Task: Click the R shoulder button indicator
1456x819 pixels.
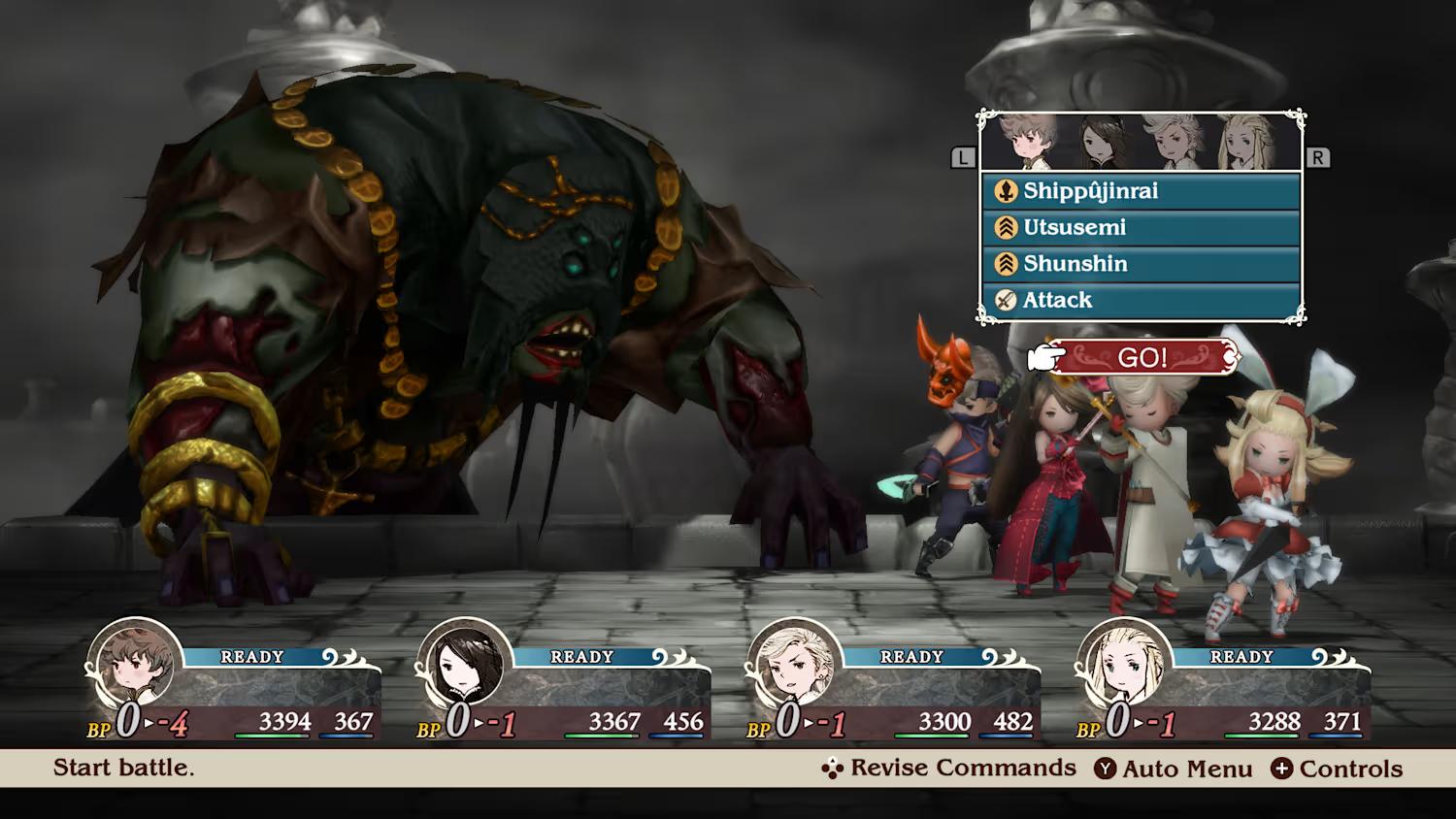Action: [1317, 155]
